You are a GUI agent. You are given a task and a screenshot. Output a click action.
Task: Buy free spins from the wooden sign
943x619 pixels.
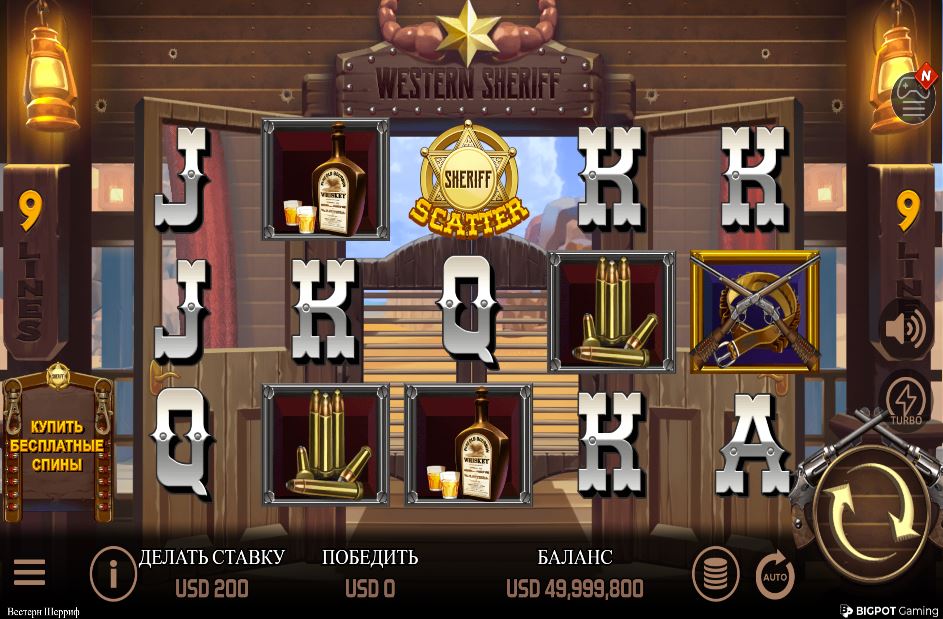[56, 446]
